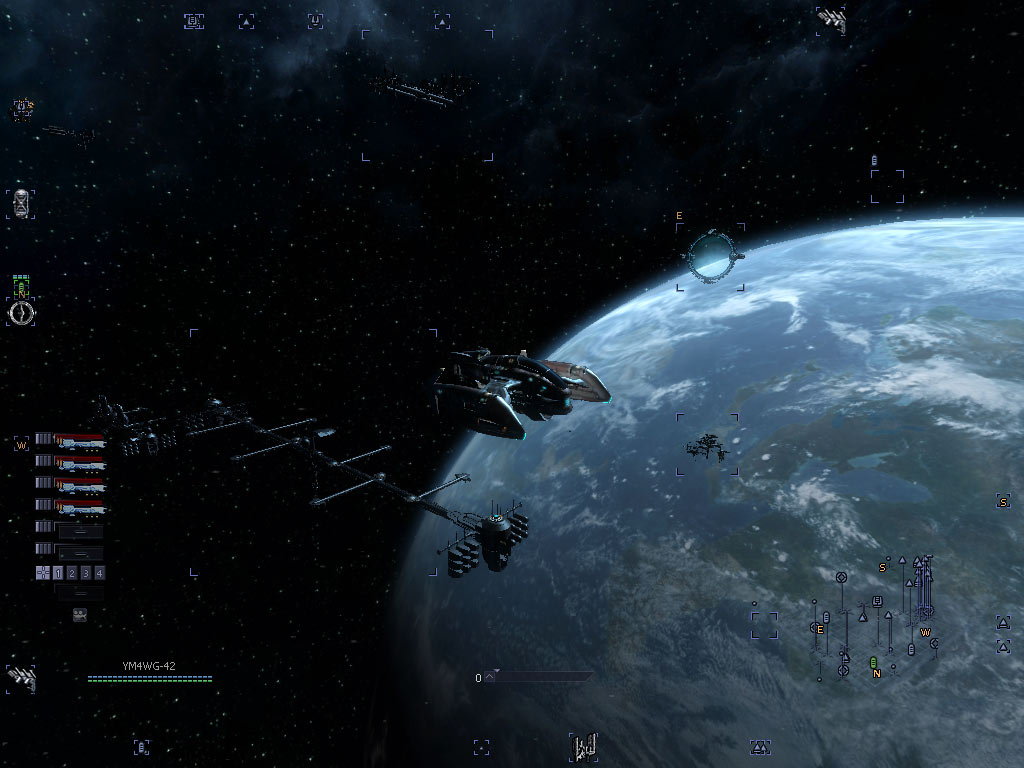
Task: Target the west gate 'W' edge marker
Action: [x=20, y=444]
